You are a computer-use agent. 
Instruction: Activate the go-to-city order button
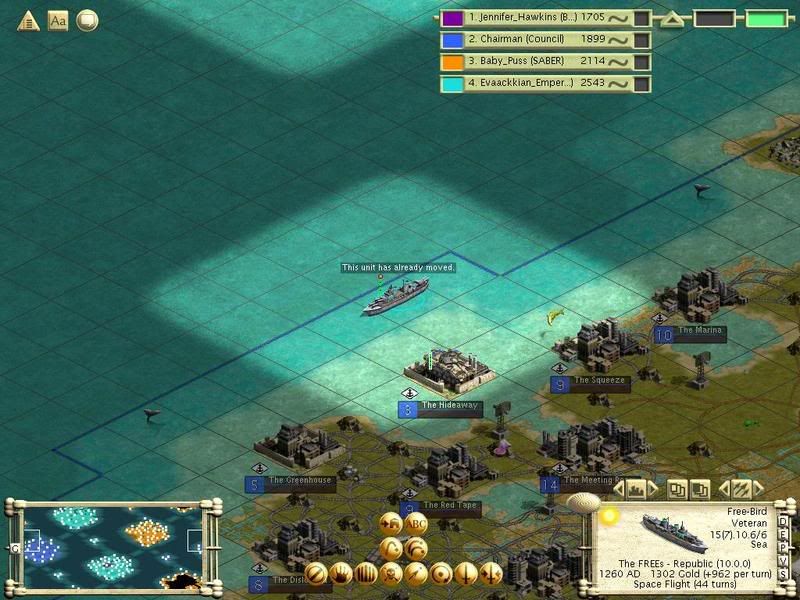392,524
